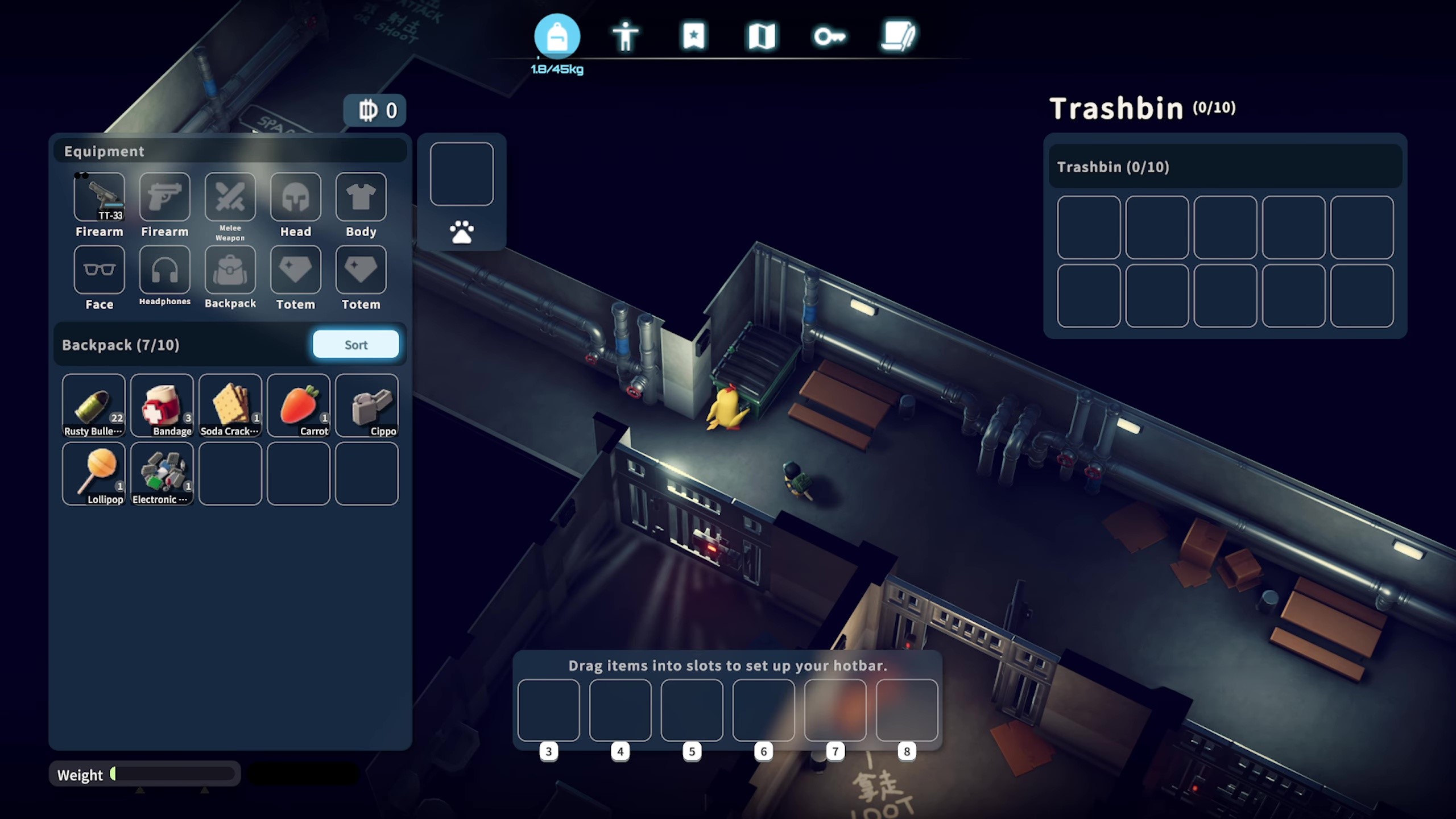This screenshot has width=1456, height=819.
Task: Click the Head equipment slot
Action: coord(296,197)
